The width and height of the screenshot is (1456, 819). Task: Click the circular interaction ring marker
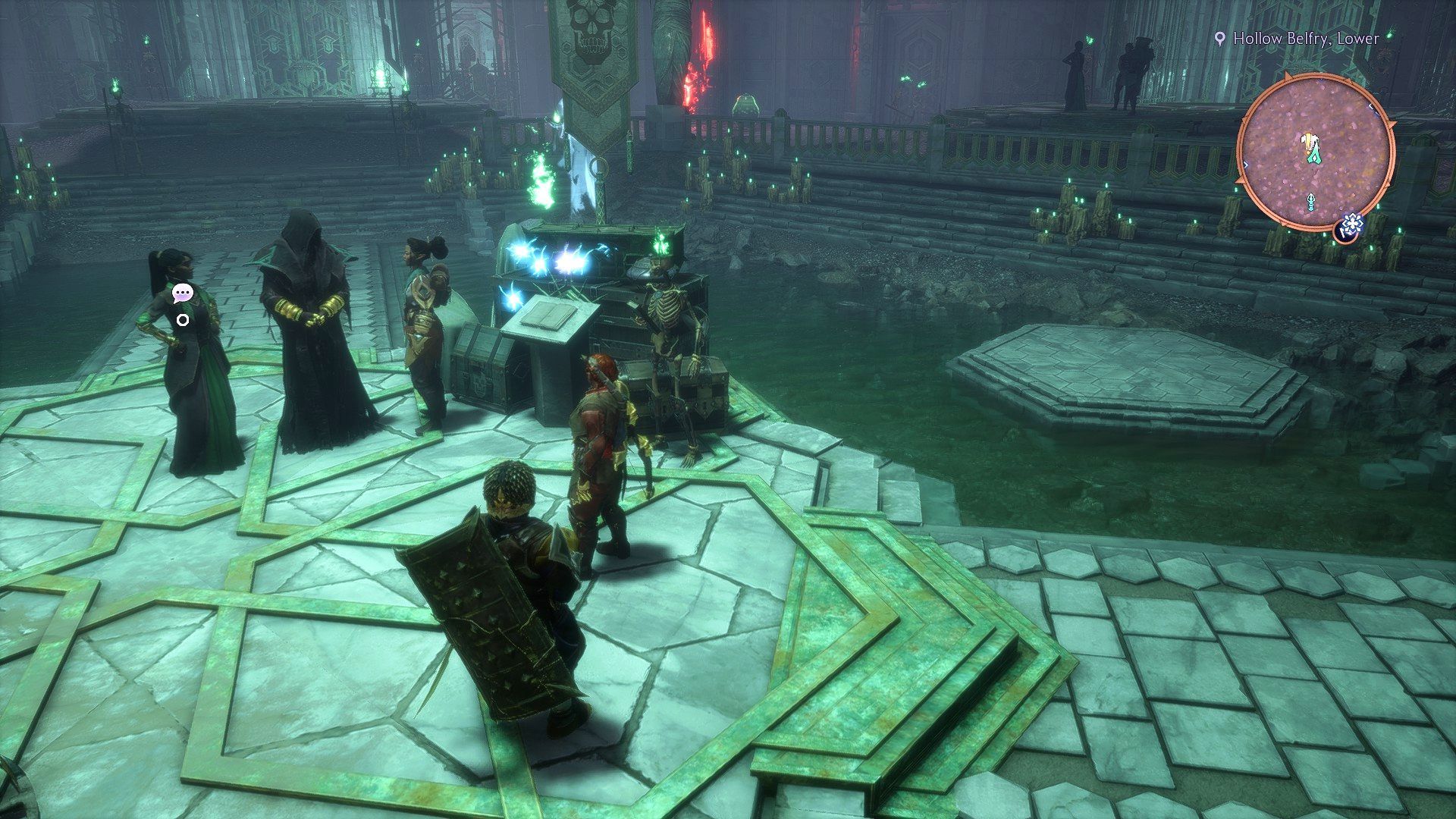[182, 320]
